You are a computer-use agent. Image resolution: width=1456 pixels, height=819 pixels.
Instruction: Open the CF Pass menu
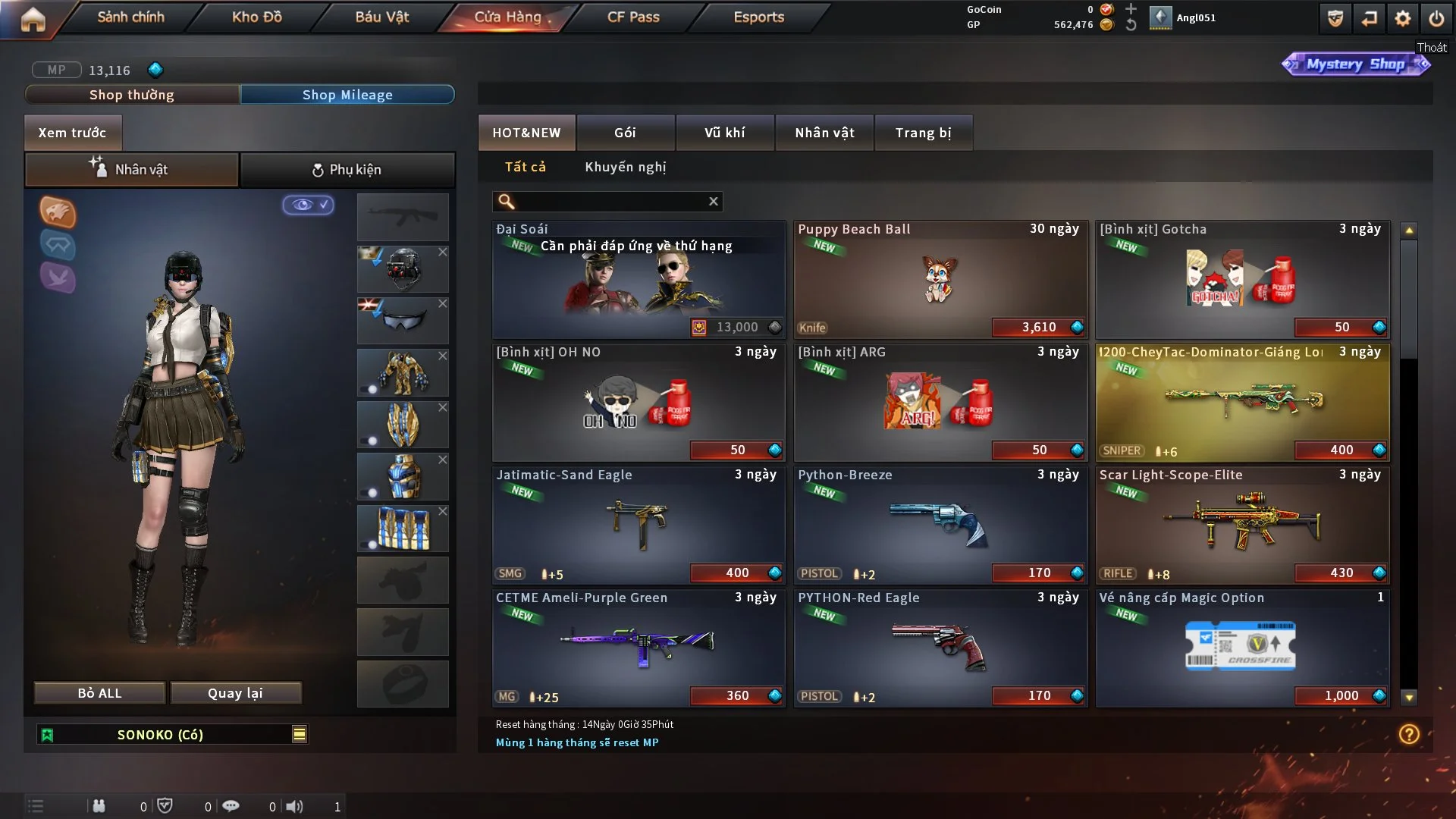[633, 17]
